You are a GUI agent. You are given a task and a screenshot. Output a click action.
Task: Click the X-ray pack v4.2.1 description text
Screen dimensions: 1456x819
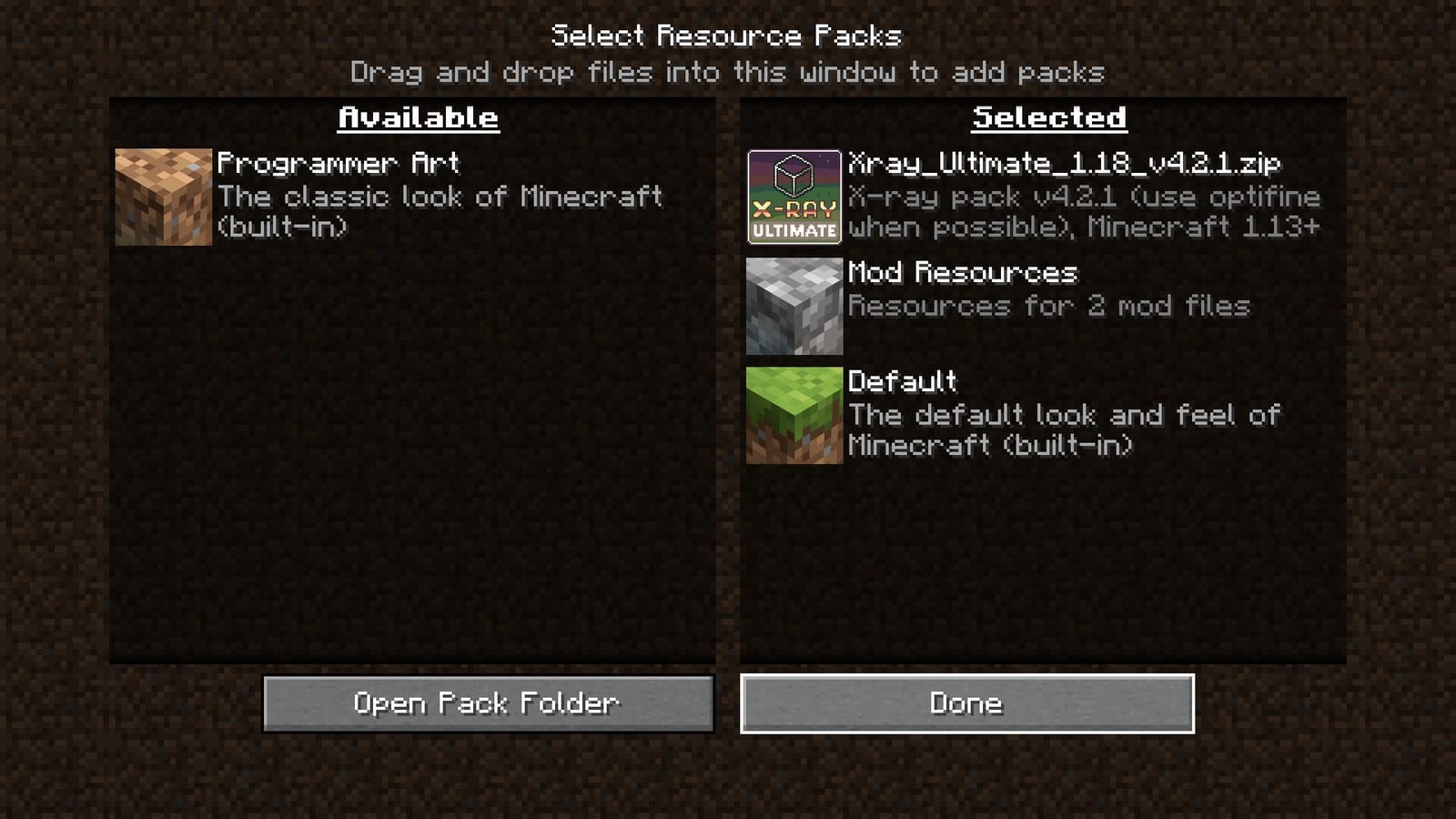tap(1083, 212)
